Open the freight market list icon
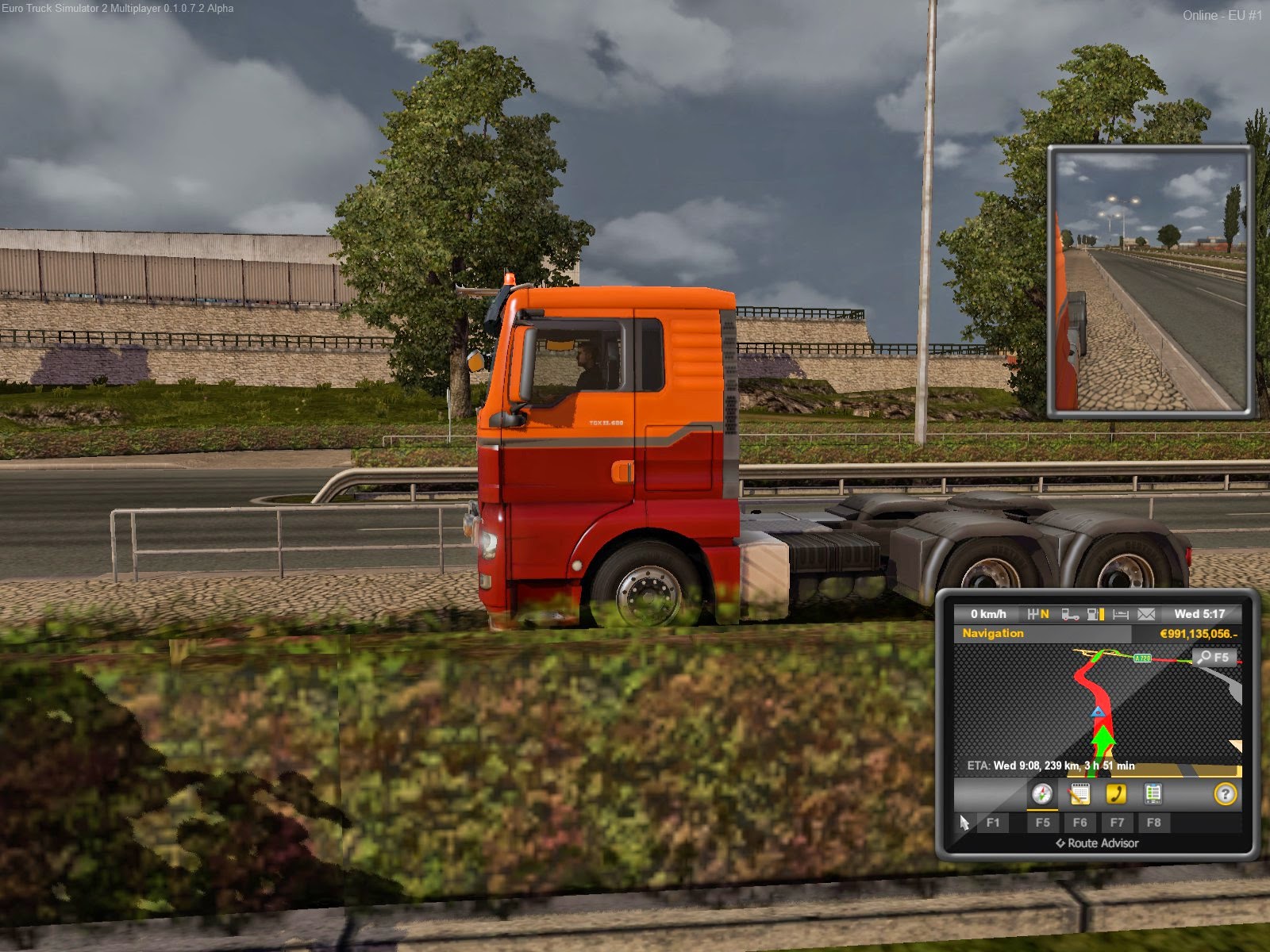This screenshot has height=952, width=1270. click(1153, 795)
